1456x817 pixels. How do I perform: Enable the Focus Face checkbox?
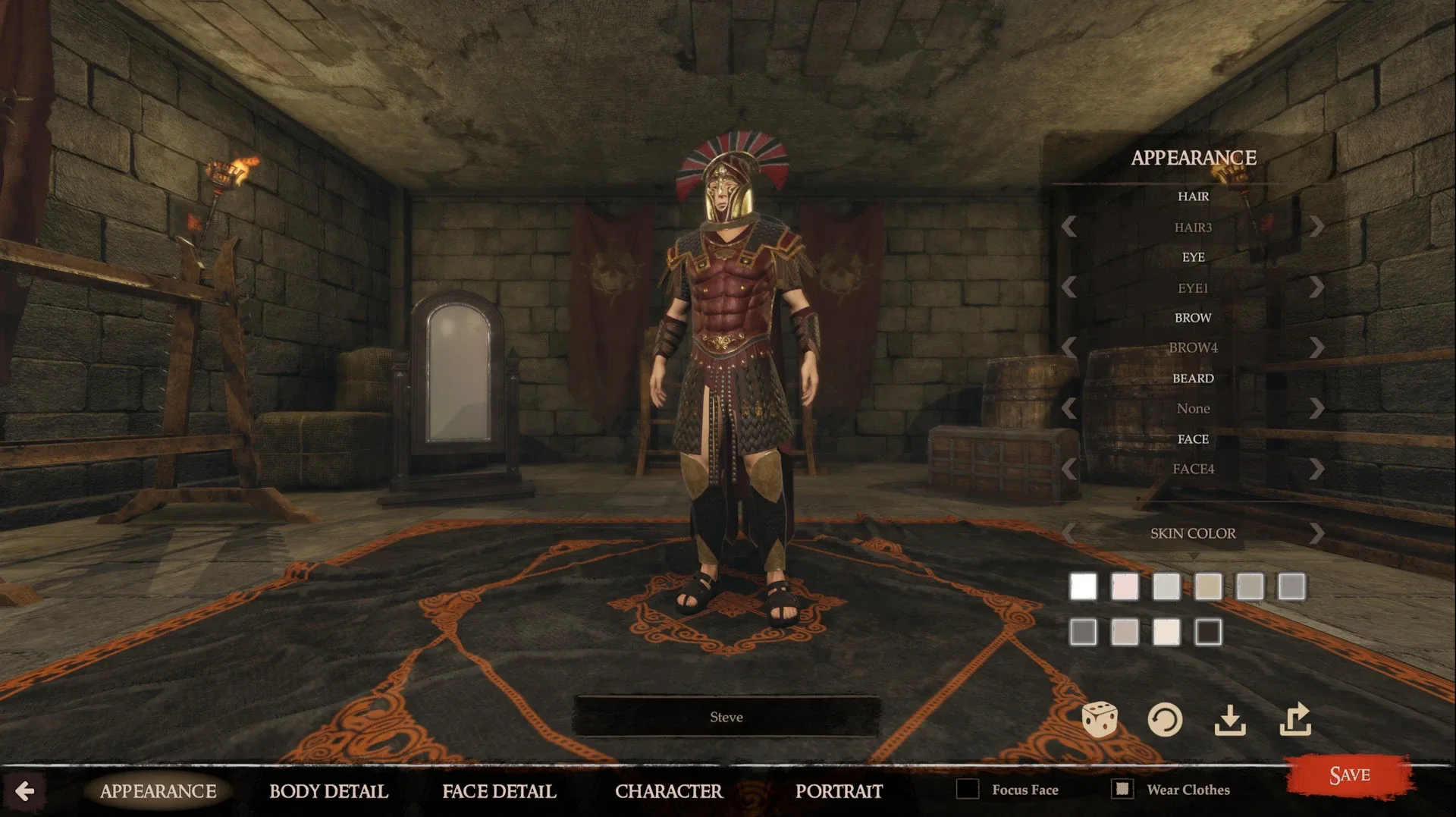[968, 790]
